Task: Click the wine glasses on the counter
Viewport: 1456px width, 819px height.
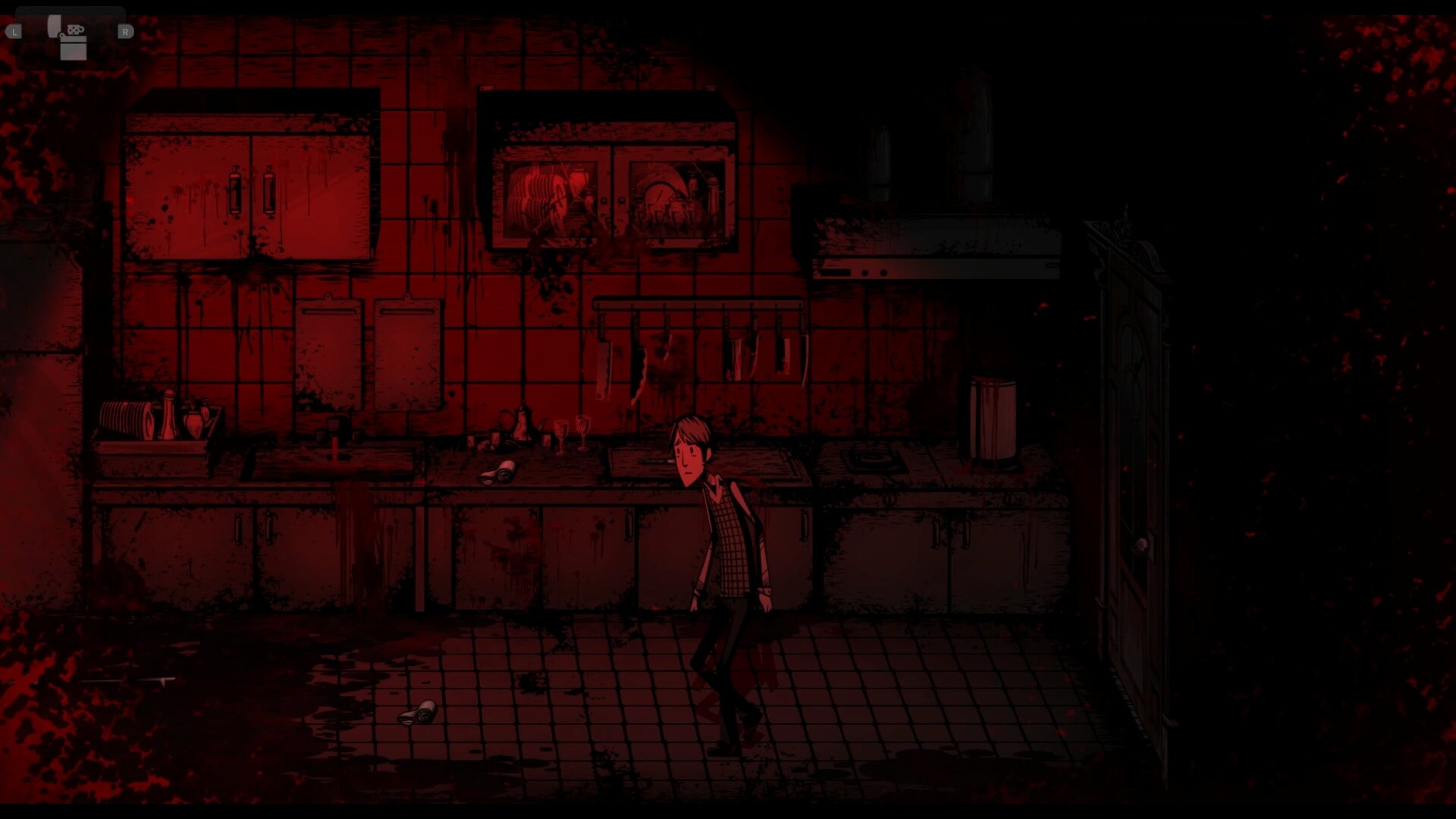Action: pos(573,432)
